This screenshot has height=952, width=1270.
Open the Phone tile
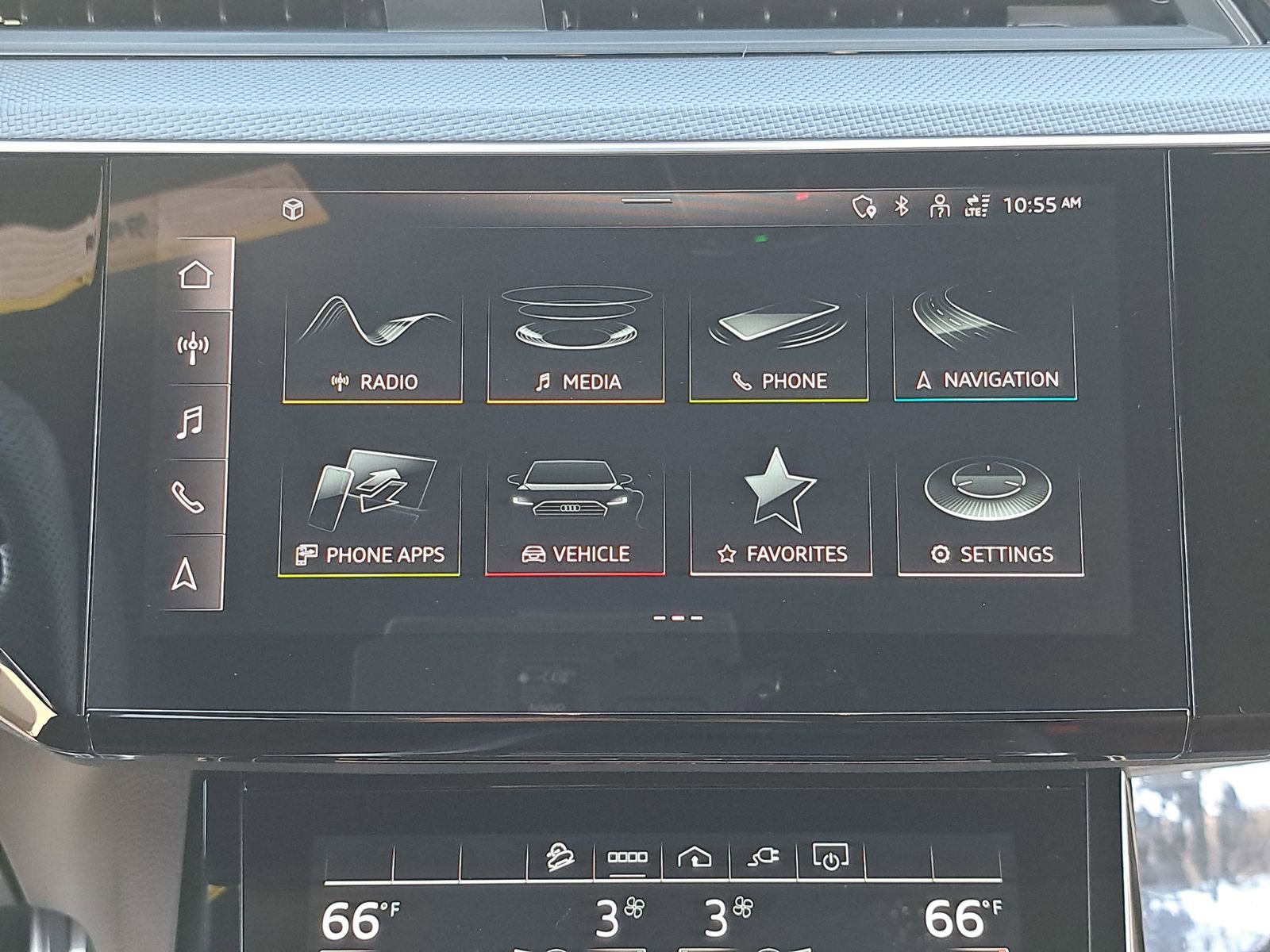[779, 347]
